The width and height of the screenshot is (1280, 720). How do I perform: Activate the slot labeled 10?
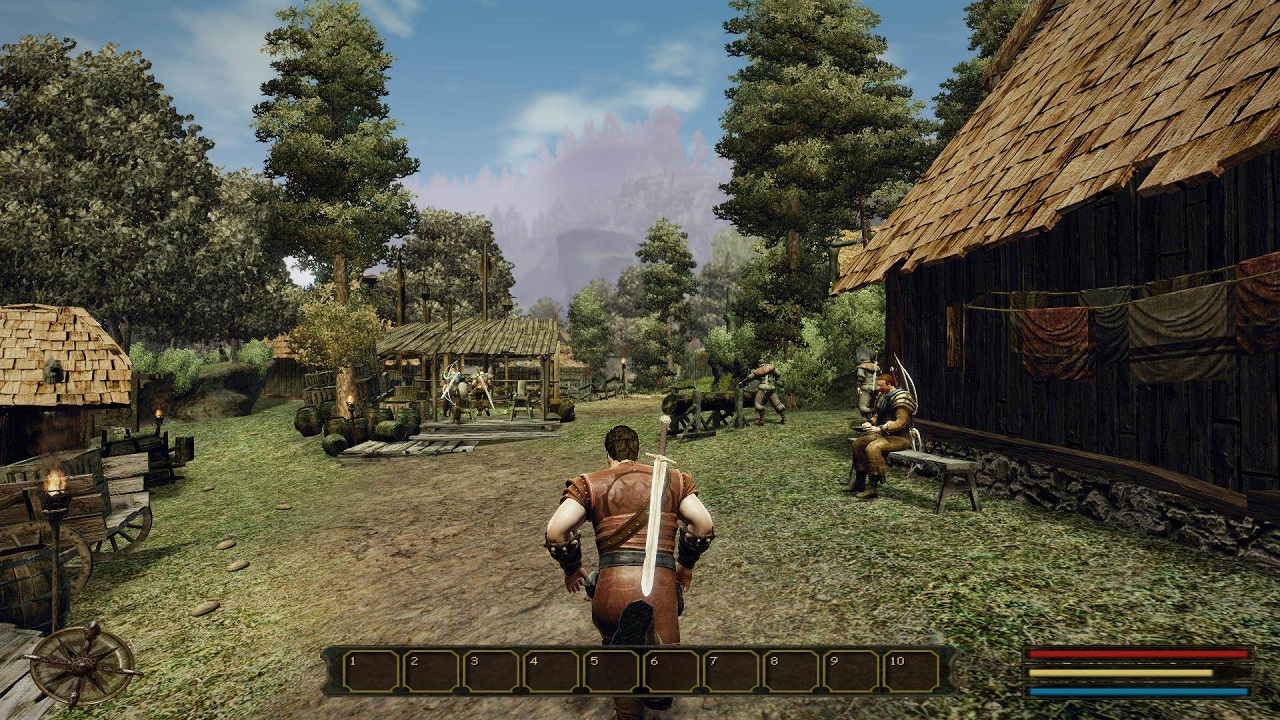click(x=911, y=671)
